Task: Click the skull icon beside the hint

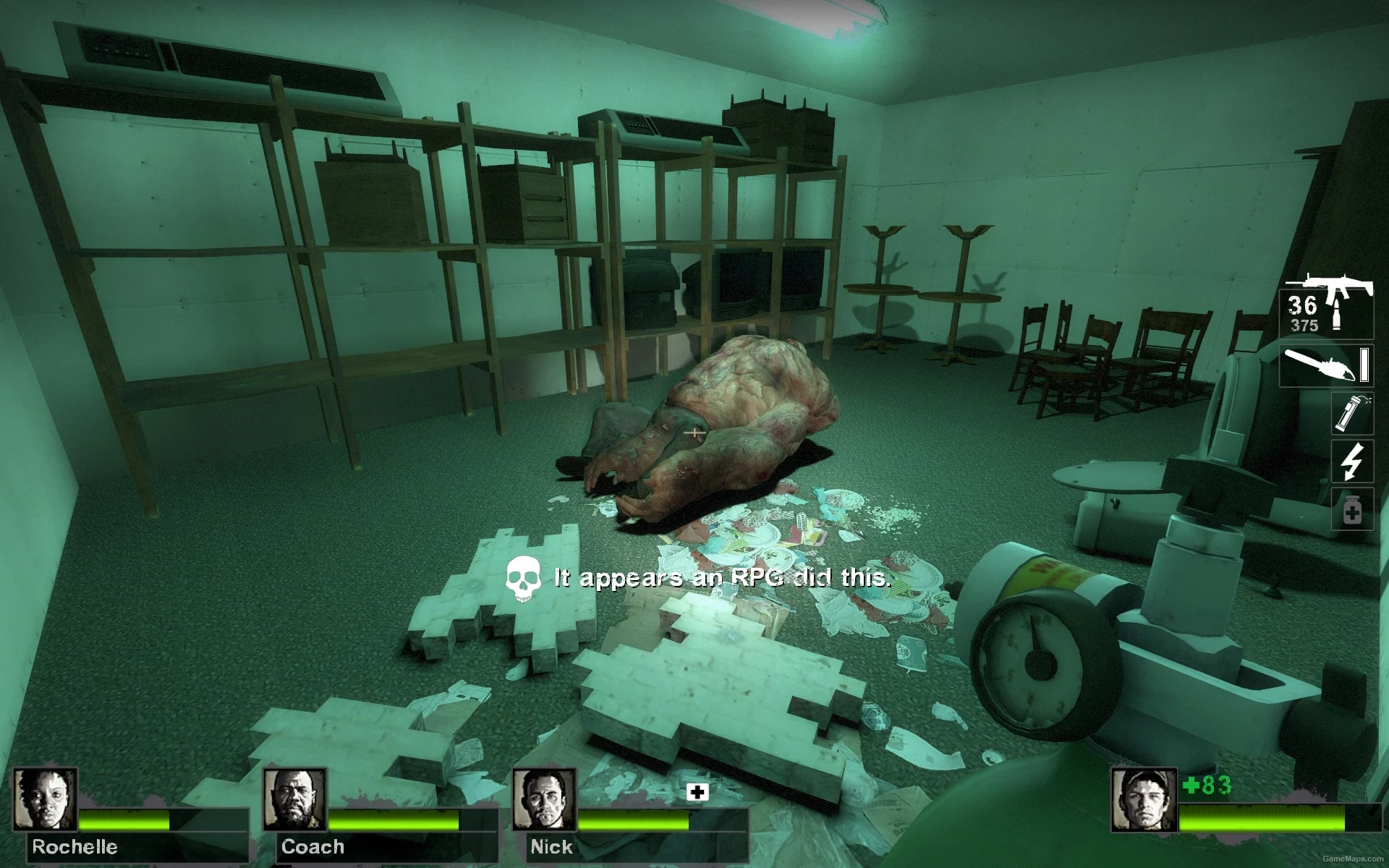Action: pos(523,579)
